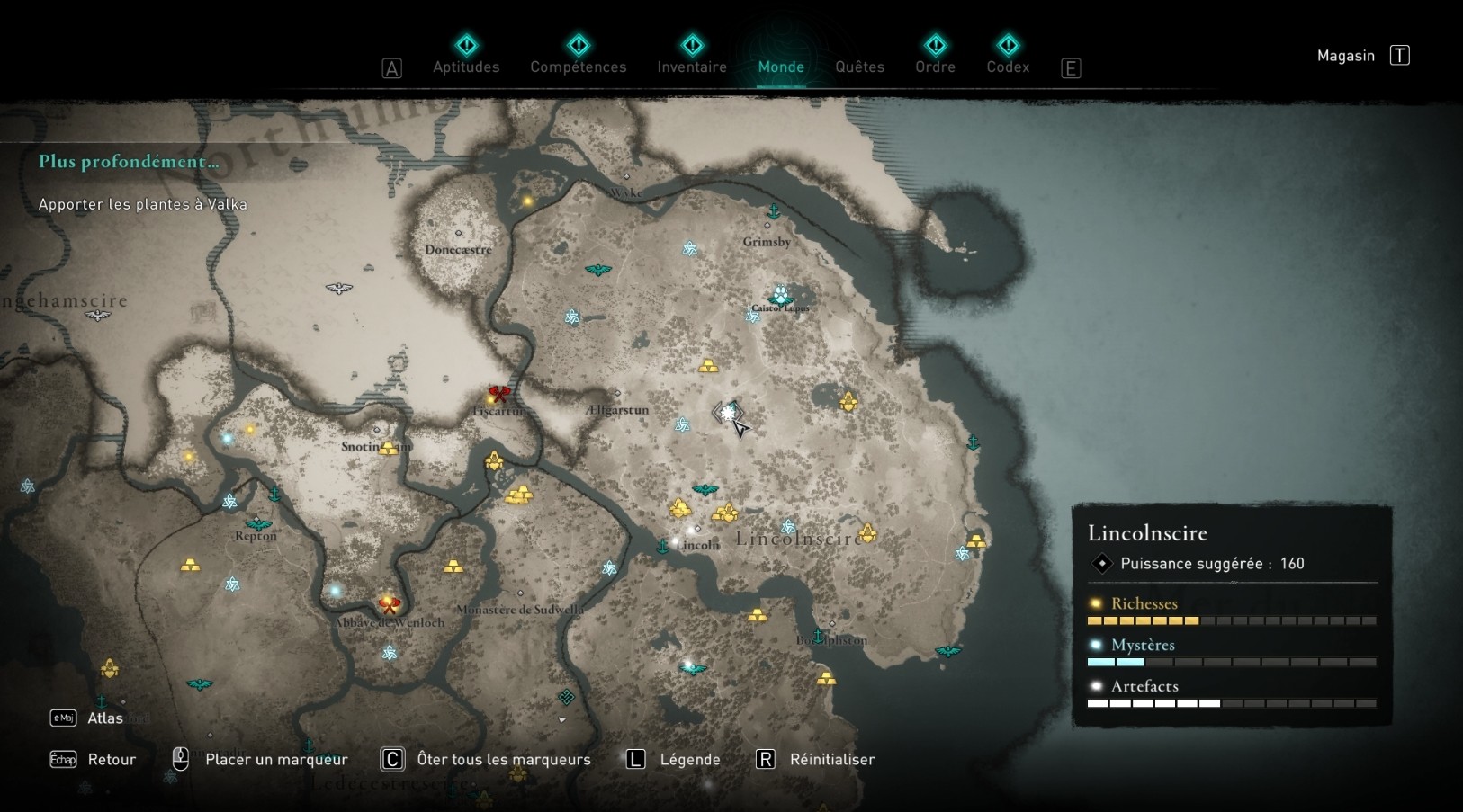This screenshot has height=812, width=1463.
Task: Open the Compétences tab
Action: (578, 66)
